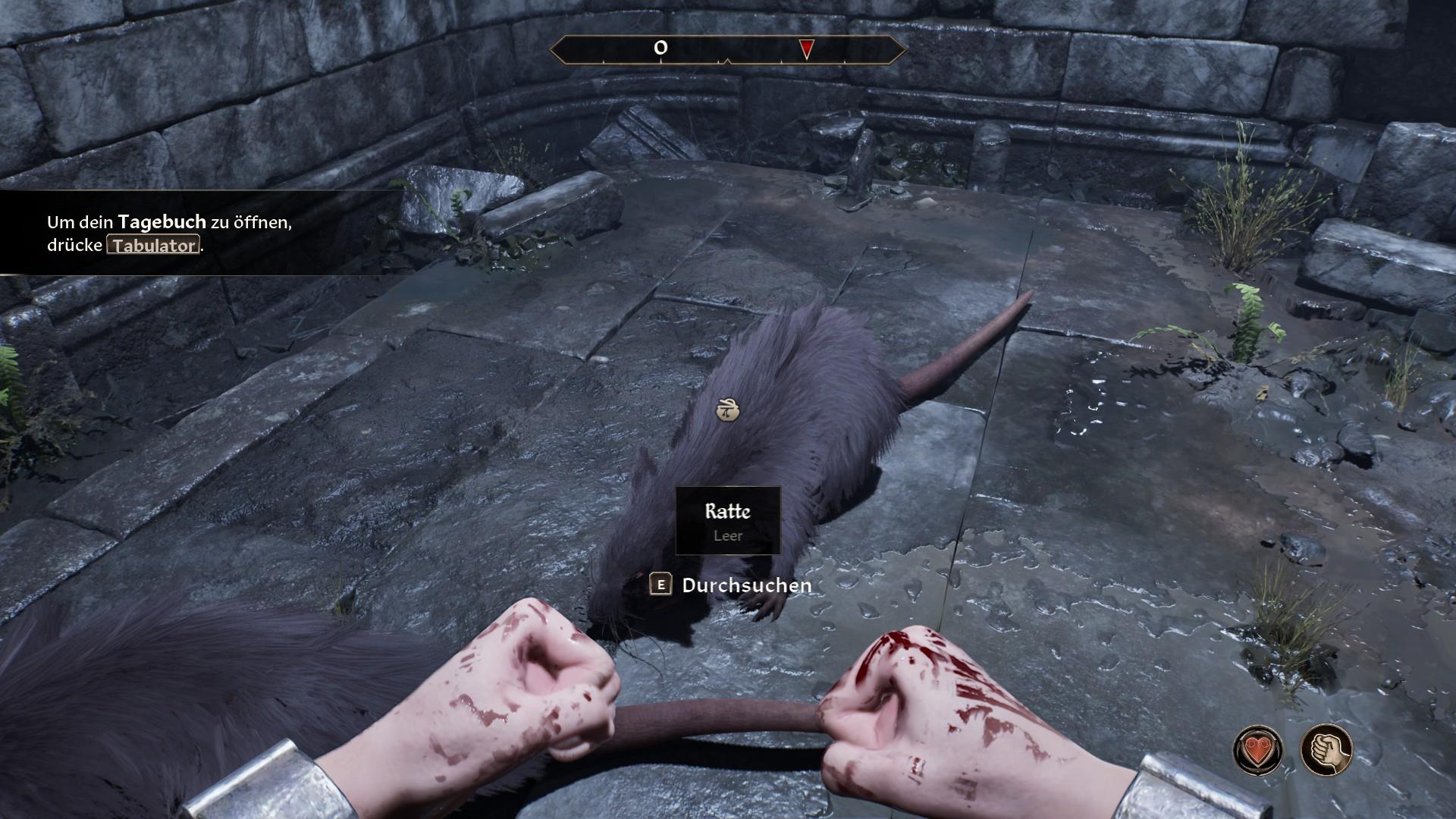Click the loot pouch icon on the rat
Image resolution: width=1456 pixels, height=819 pixels.
[727, 409]
